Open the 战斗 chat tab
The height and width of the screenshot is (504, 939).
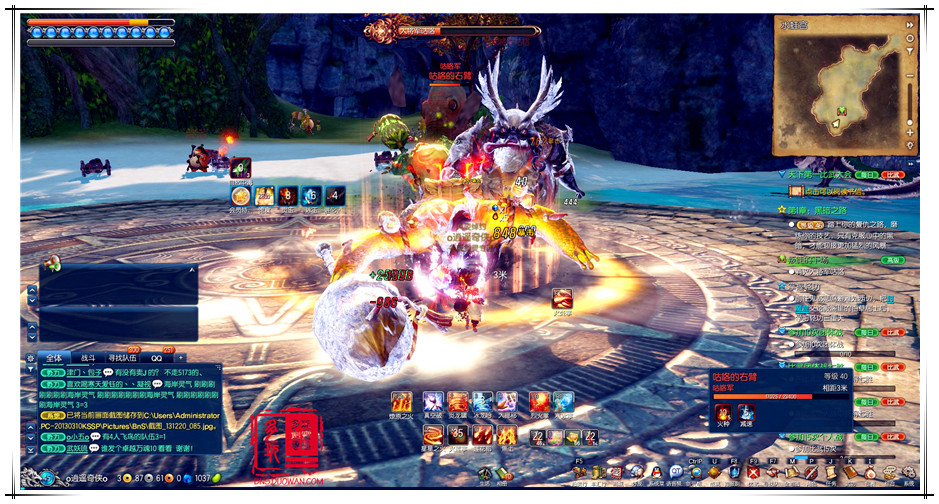[88, 357]
